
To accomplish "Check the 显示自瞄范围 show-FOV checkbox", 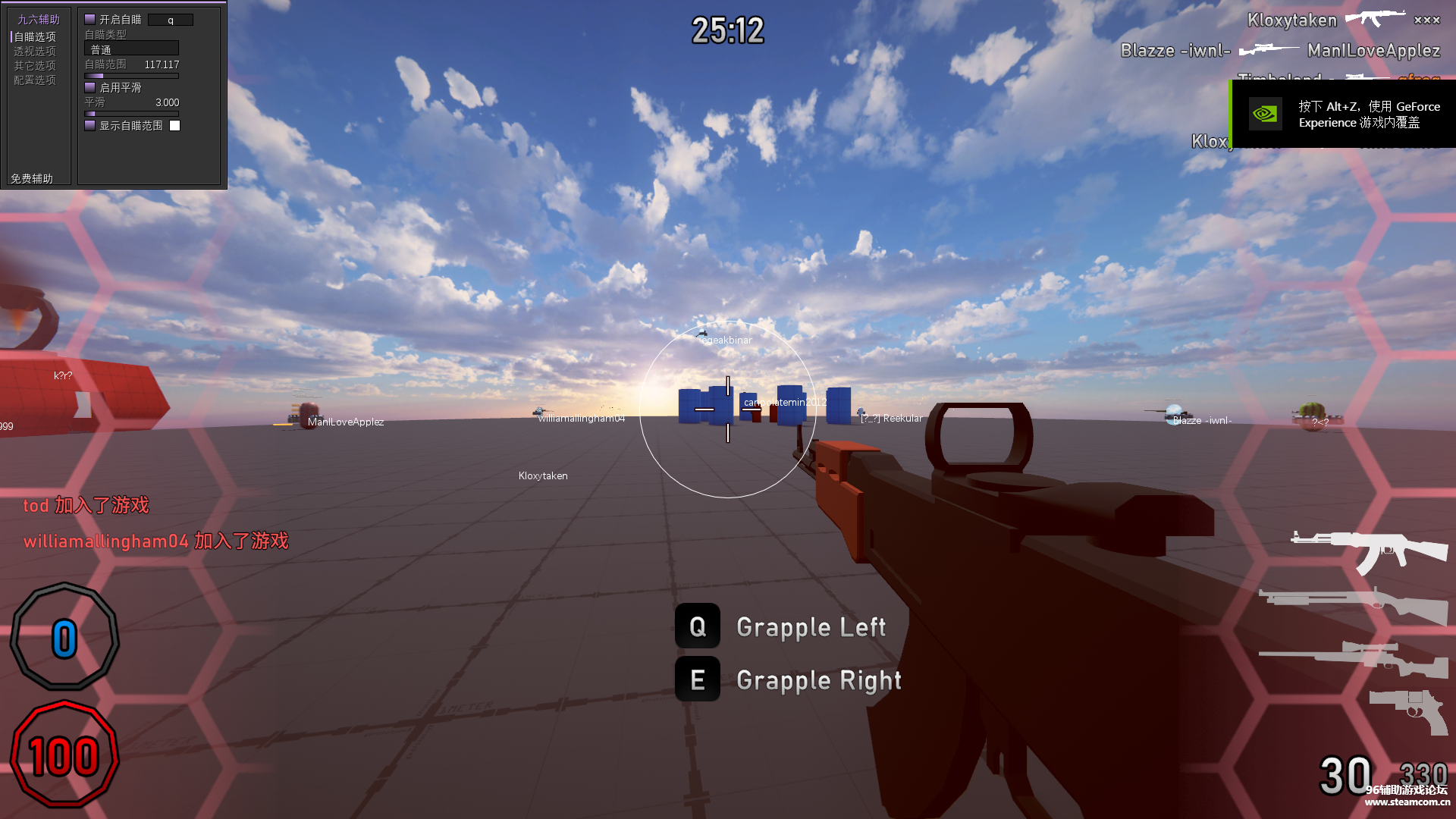I will pyautogui.click(x=89, y=125).
